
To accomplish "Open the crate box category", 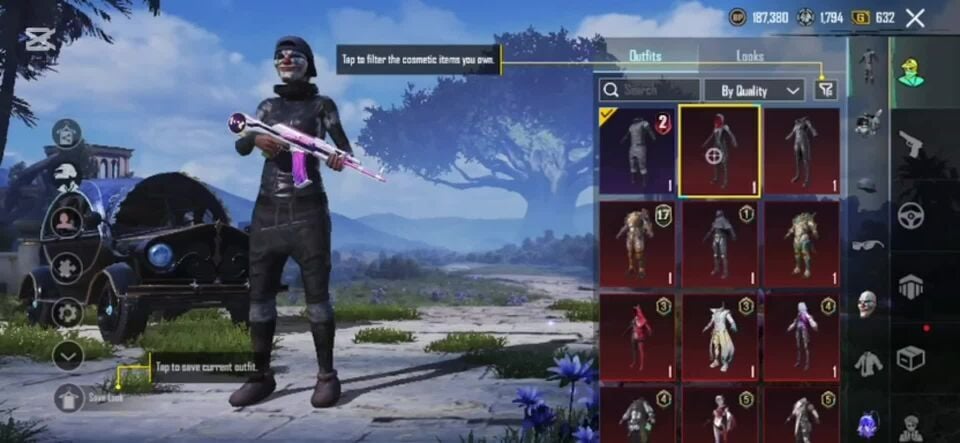I will point(910,357).
